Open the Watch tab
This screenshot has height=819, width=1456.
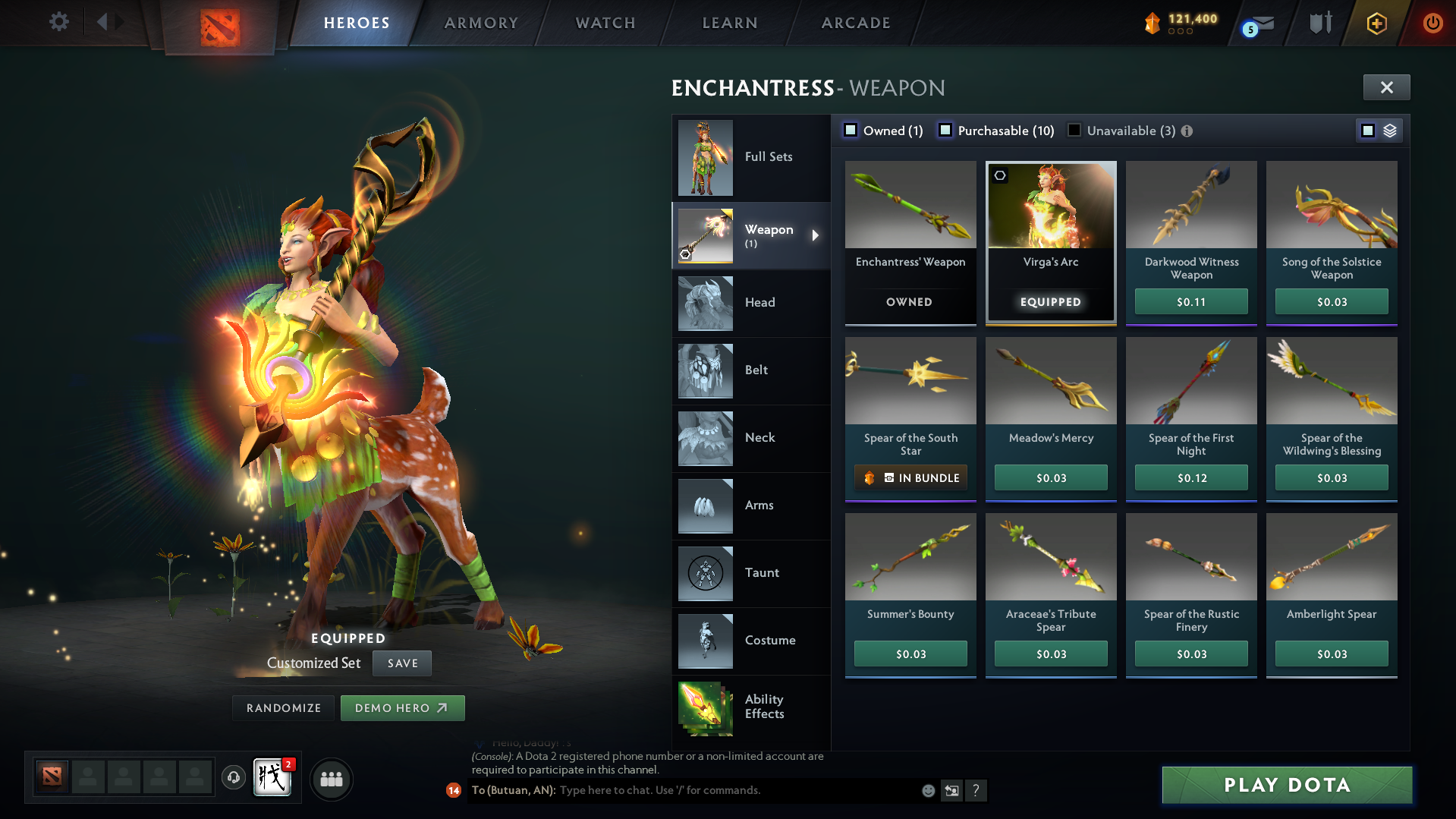coord(605,22)
